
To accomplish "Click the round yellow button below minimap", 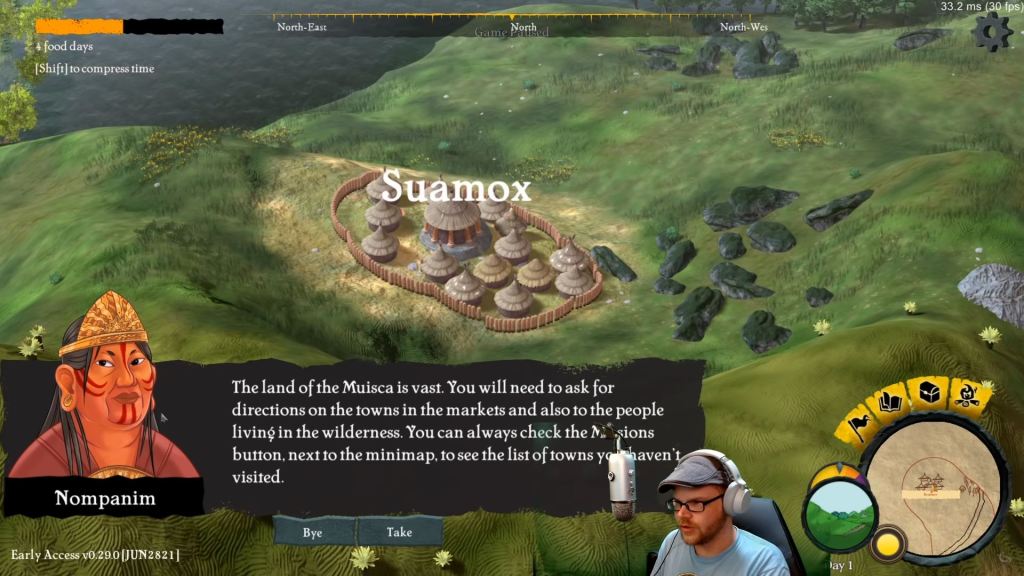I will (x=885, y=545).
